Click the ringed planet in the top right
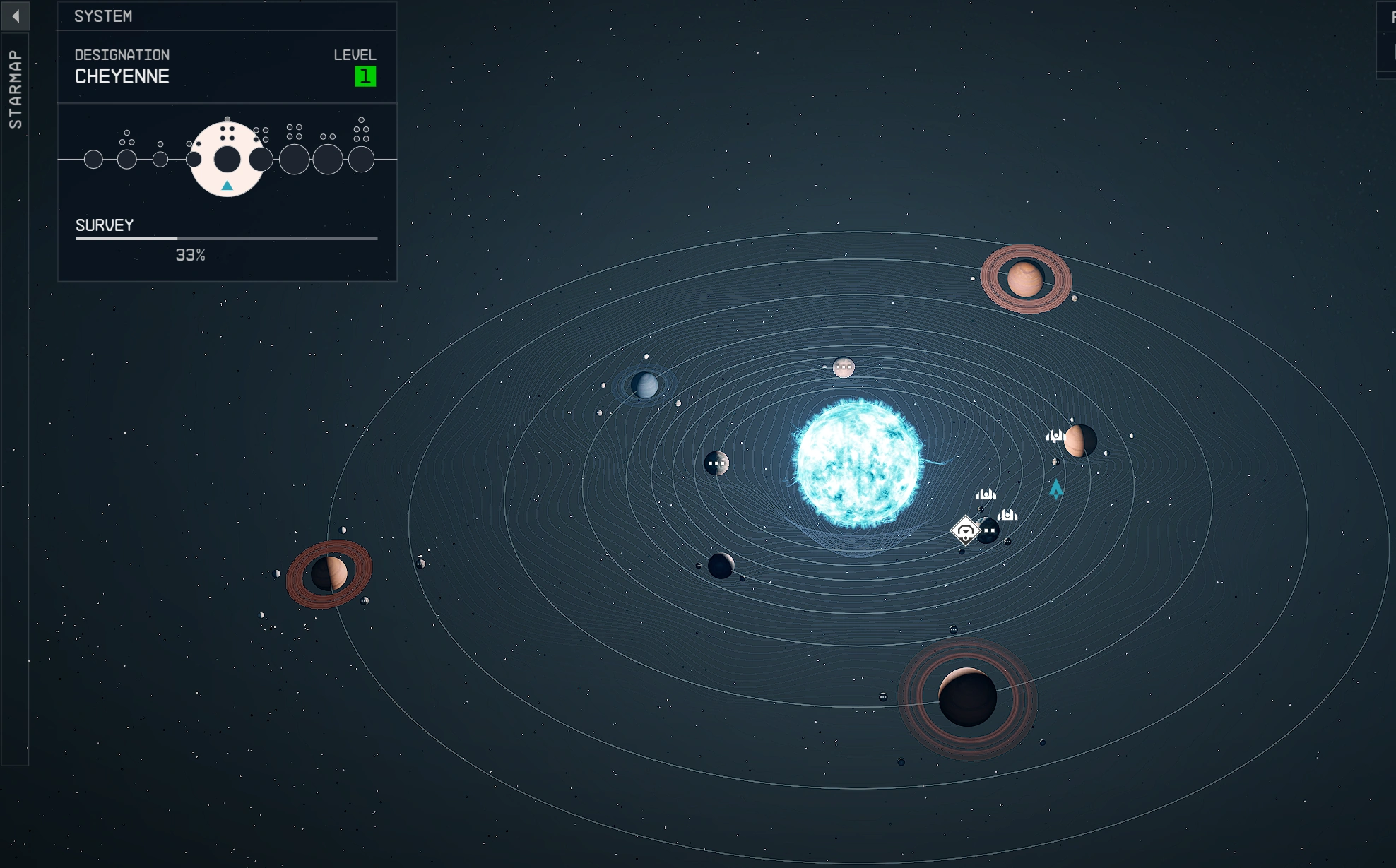The image size is (1396, 868). click(1026, 278)
